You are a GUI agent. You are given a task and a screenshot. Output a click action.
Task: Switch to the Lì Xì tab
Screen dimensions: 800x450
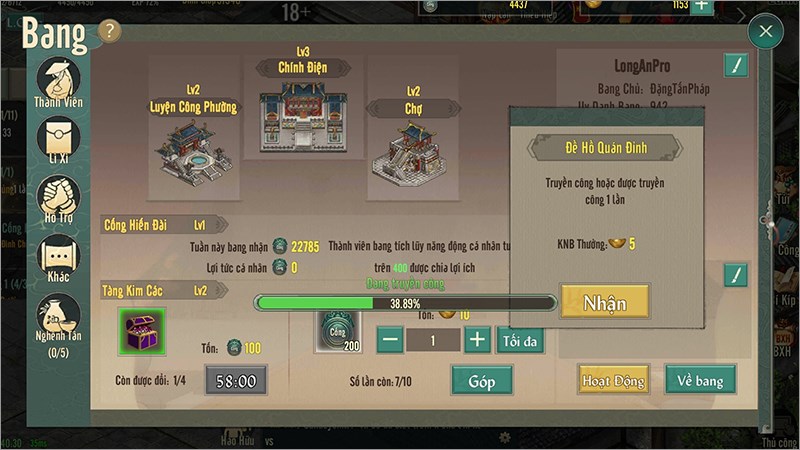click(58, 141)
